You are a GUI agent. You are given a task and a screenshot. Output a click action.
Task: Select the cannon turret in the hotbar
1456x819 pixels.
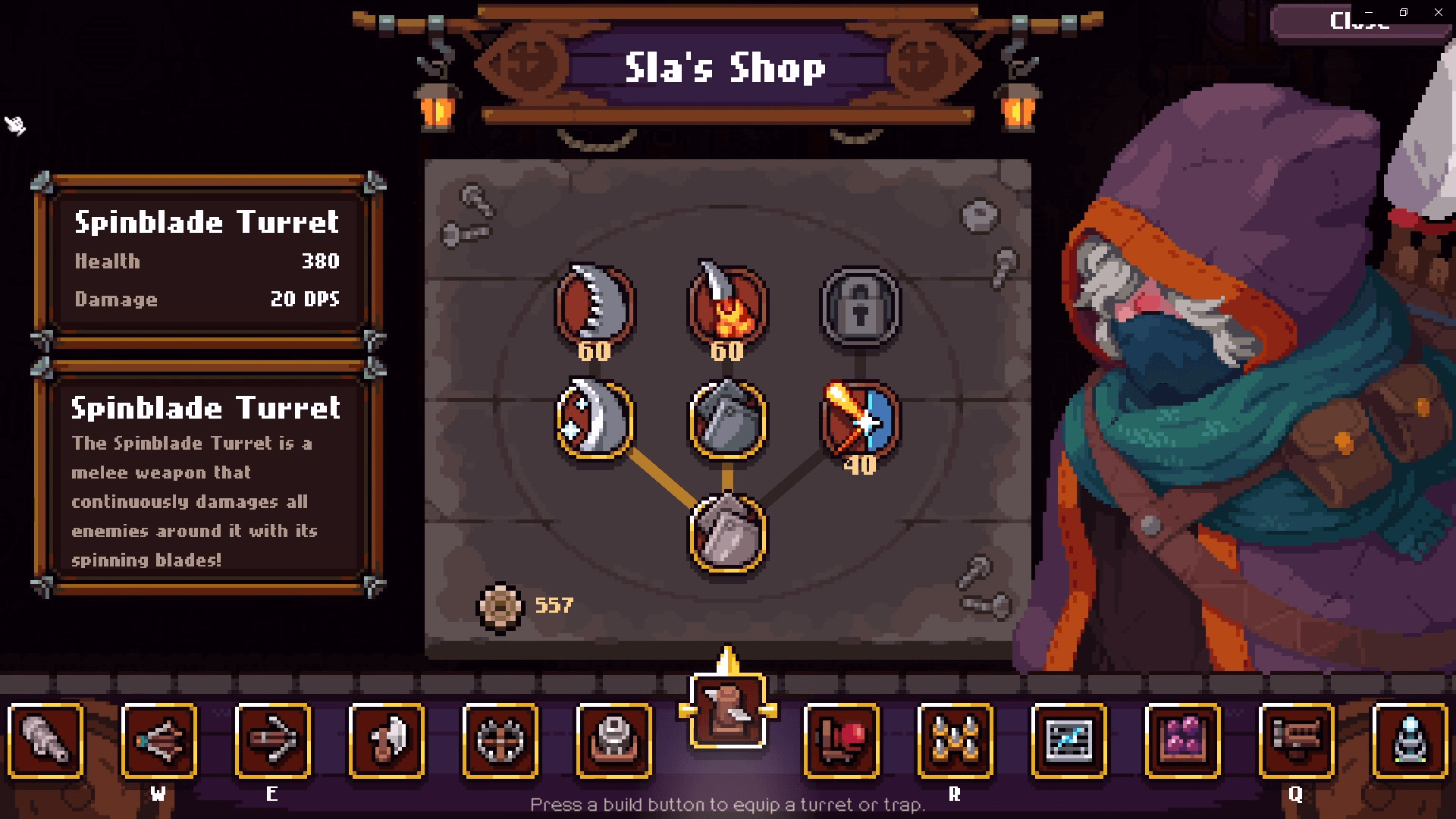[x=45, y=742]
